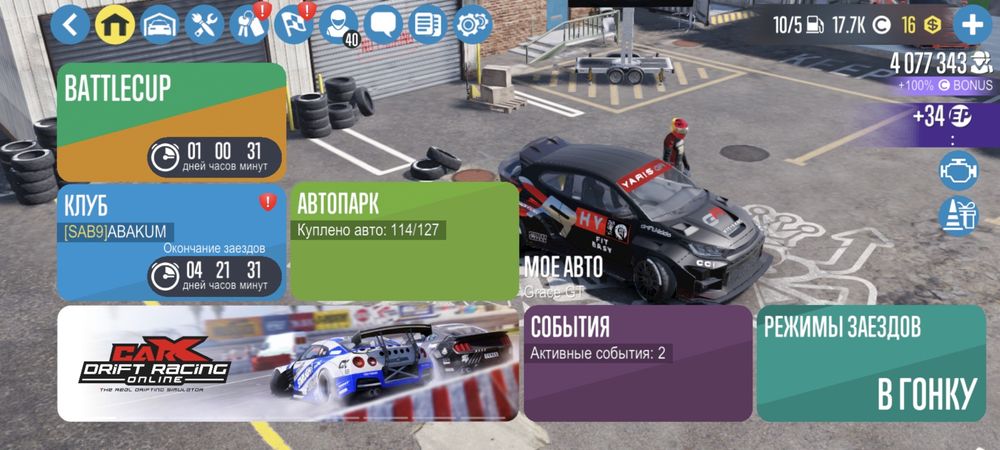Open the wrench and screwdriver tuning menu
This screenshot has width=1000, height=450.
coord(205,24)
